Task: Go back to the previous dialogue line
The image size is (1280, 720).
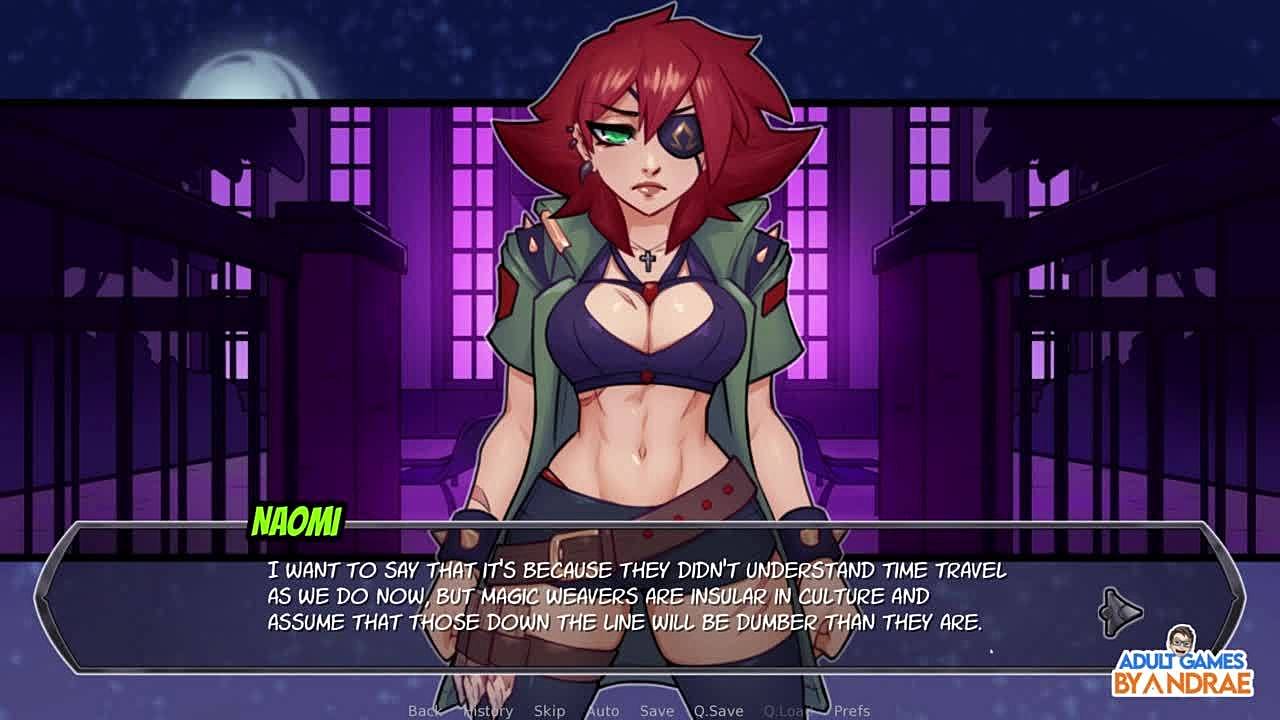Action: [424, 711]
